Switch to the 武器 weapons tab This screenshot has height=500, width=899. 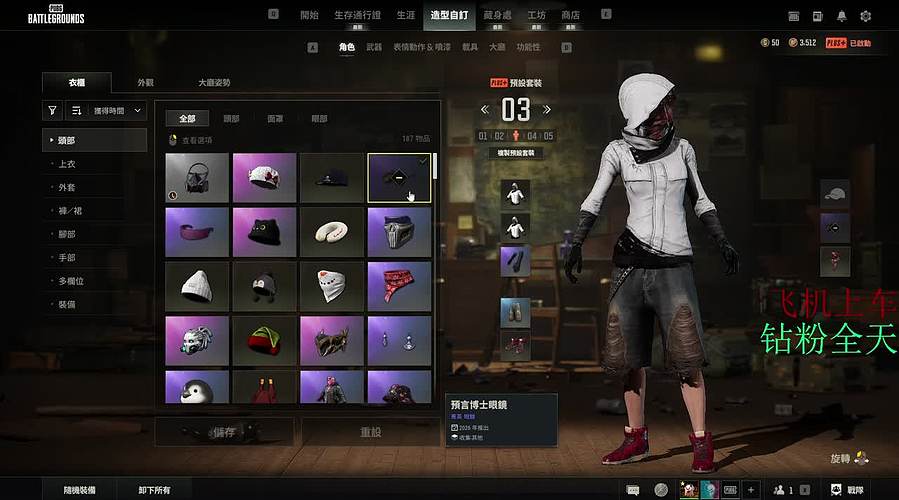(374, 47)
